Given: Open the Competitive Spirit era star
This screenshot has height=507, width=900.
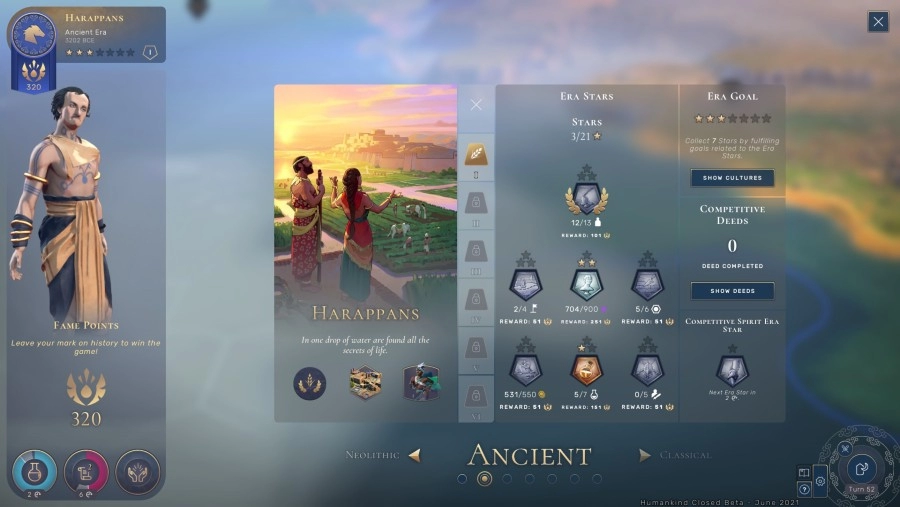Looking at the screenshot, I should (x=732, y=368).
